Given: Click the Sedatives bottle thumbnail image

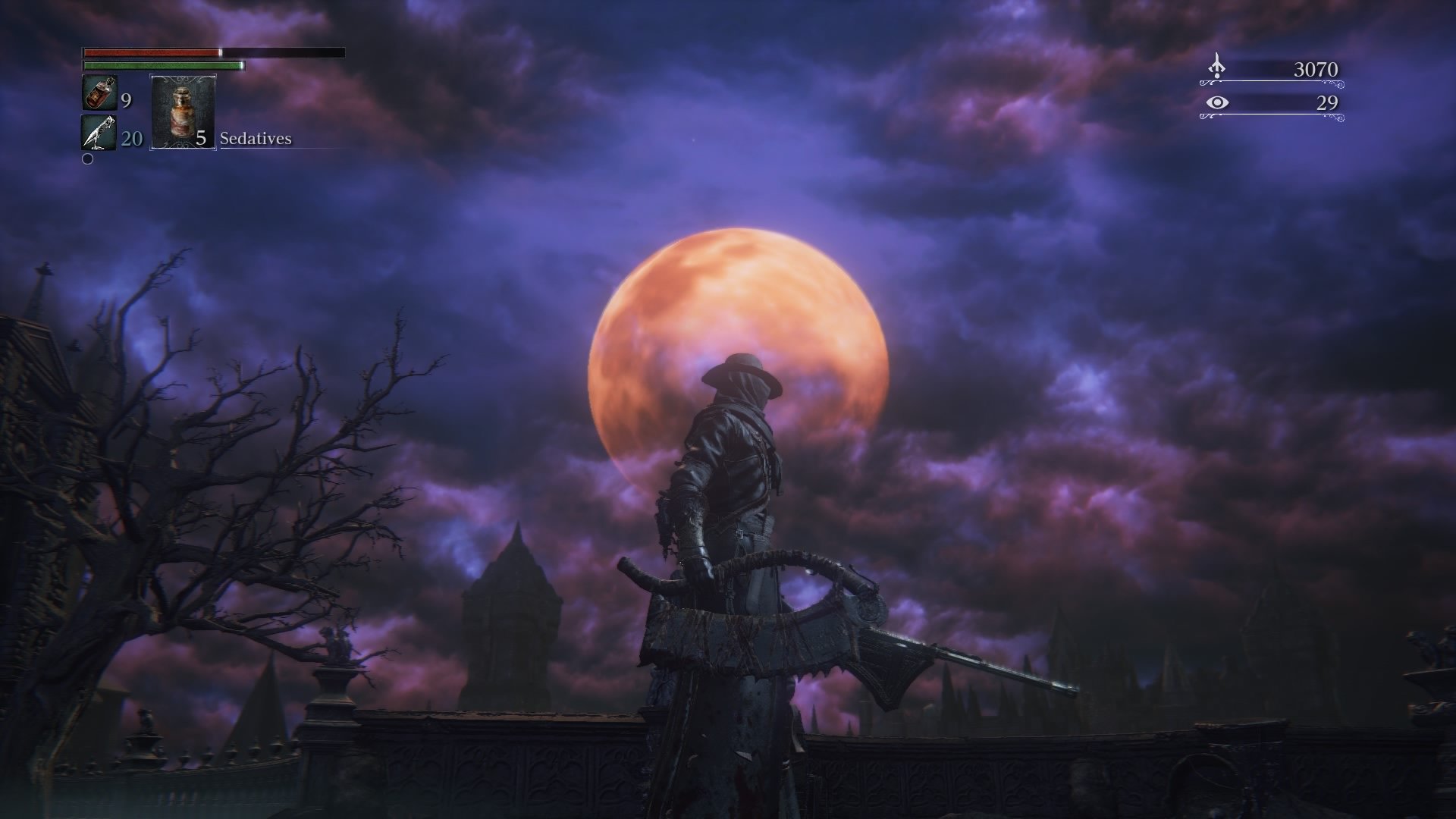Looking at the screenshot, I should pos(182,110).
